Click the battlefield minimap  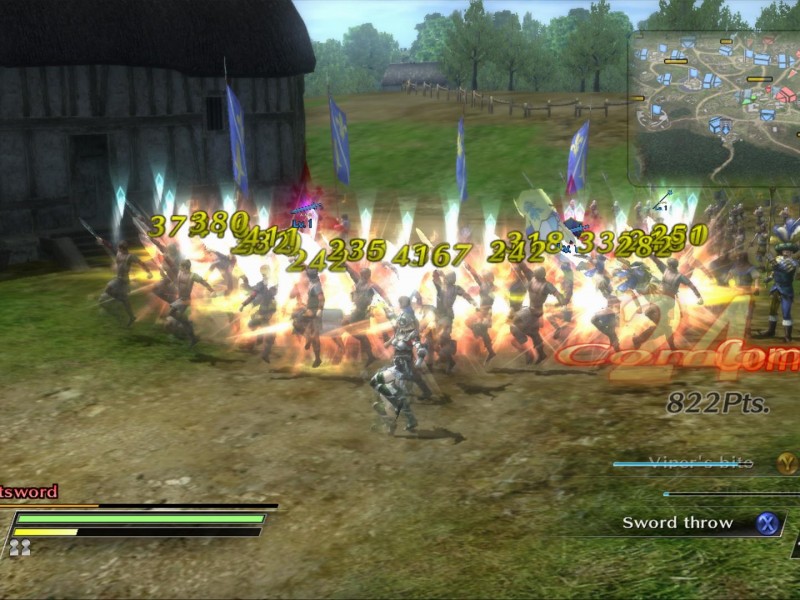tap(715, 107)
